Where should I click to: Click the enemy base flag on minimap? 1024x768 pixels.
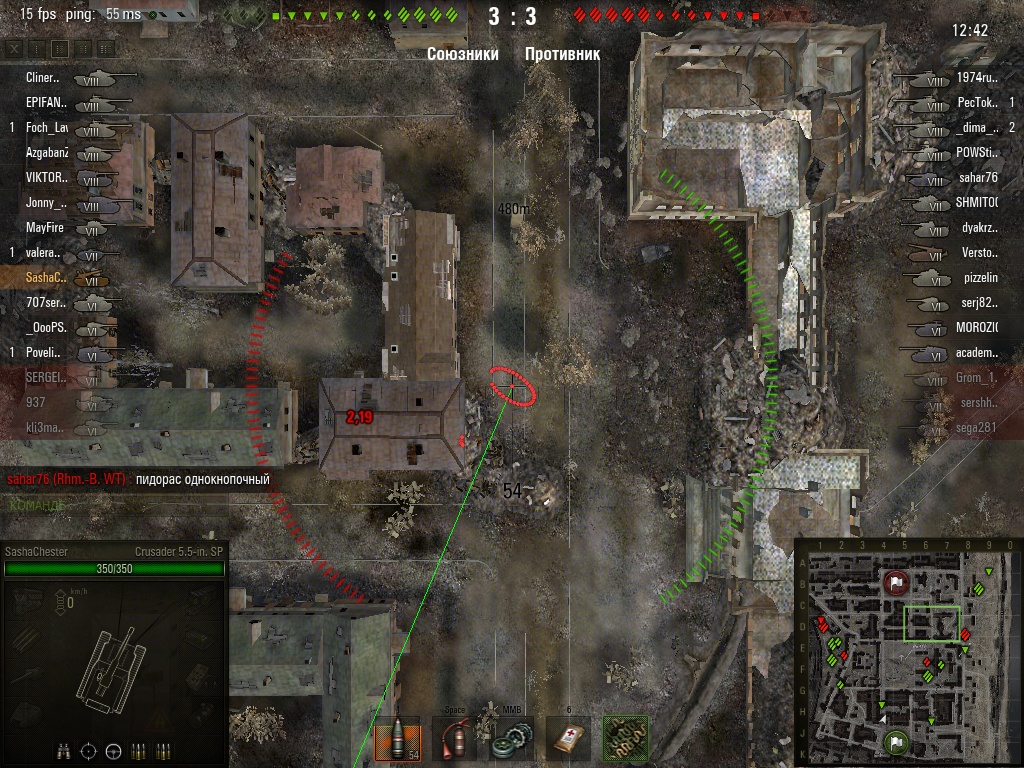pyautogui.click(x=896, y=582)
